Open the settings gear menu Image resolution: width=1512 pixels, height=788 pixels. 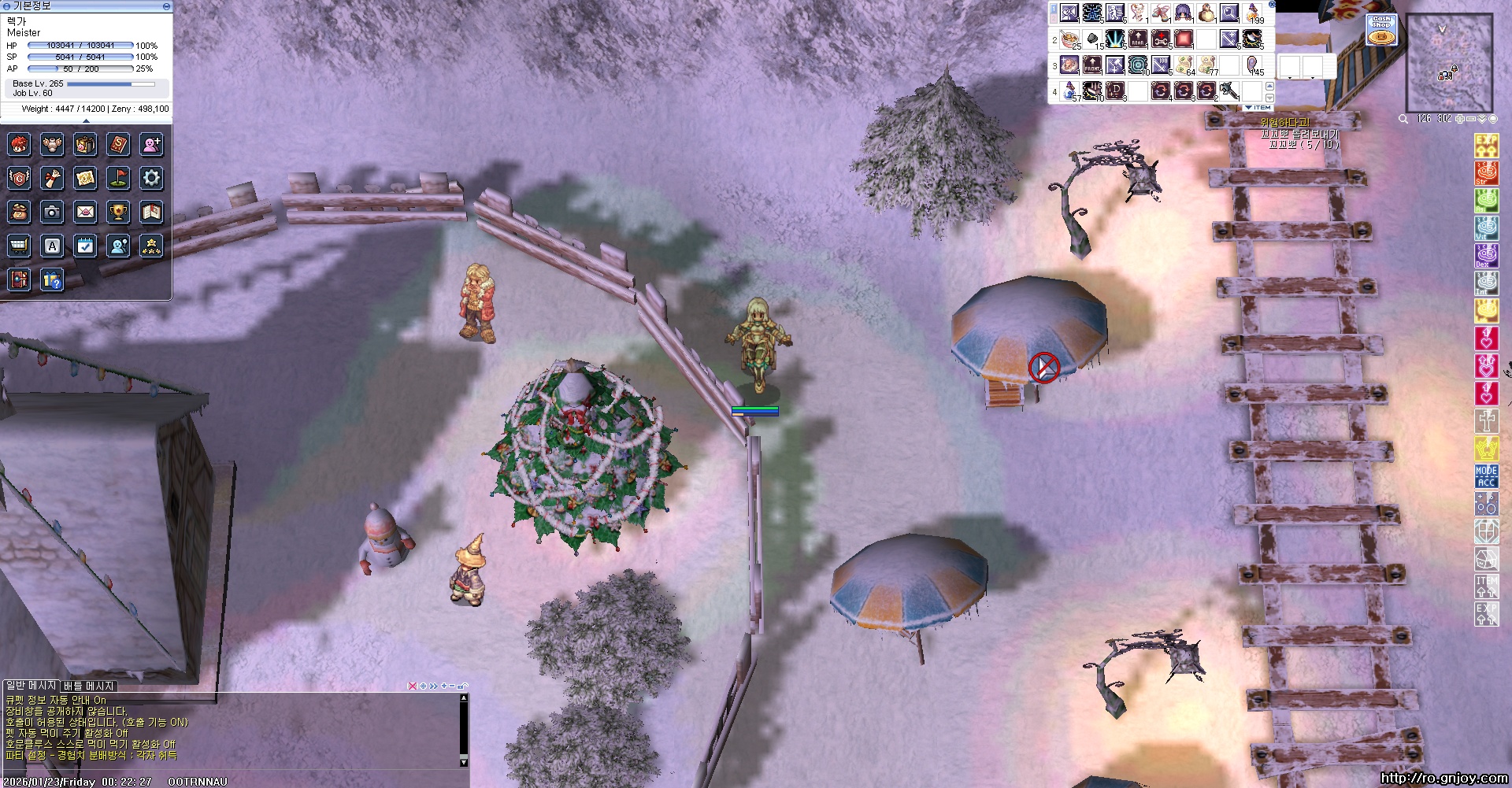(x=151, y=178)
